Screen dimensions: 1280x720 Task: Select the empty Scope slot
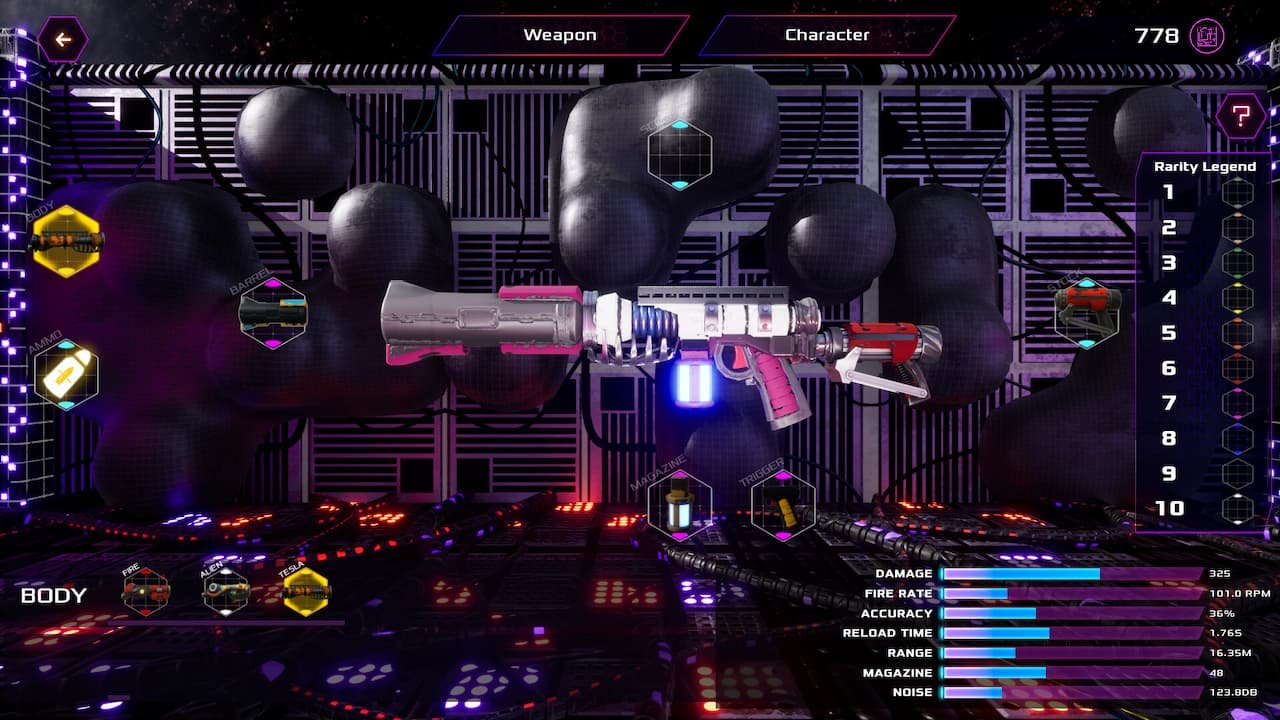pyautogui.click(x=679, y=154)
